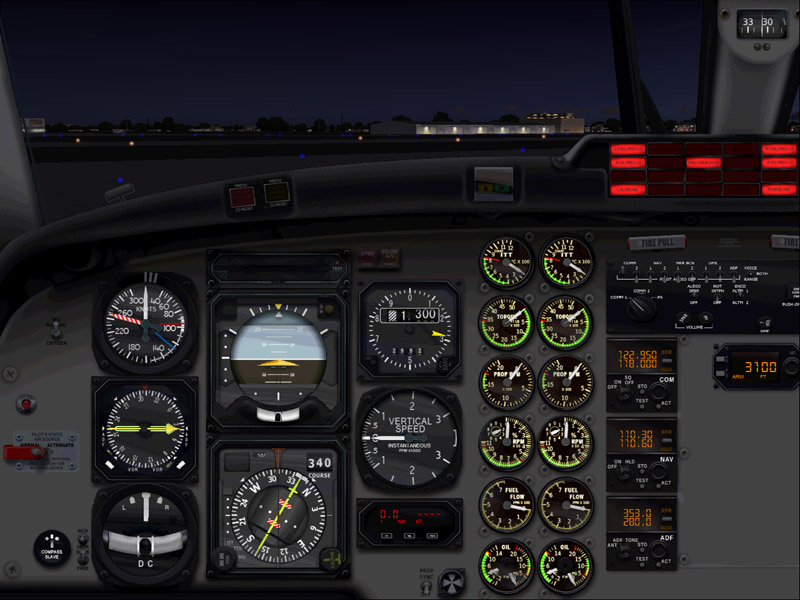The image size is (800, 600).
Task: Pull the left Fire Pull handle
Action: (x=656, y=243)
